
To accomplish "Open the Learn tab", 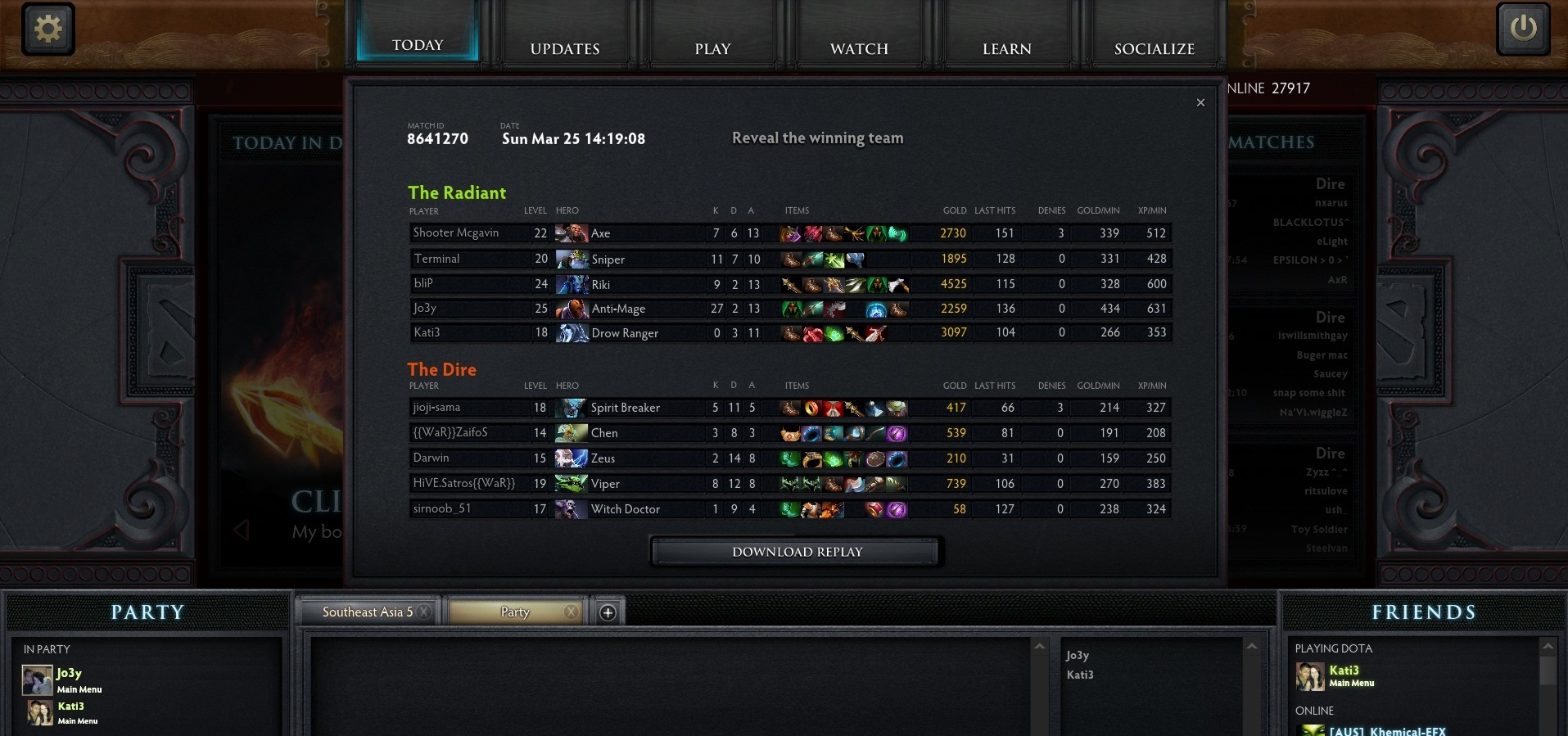I will 1006,48.
